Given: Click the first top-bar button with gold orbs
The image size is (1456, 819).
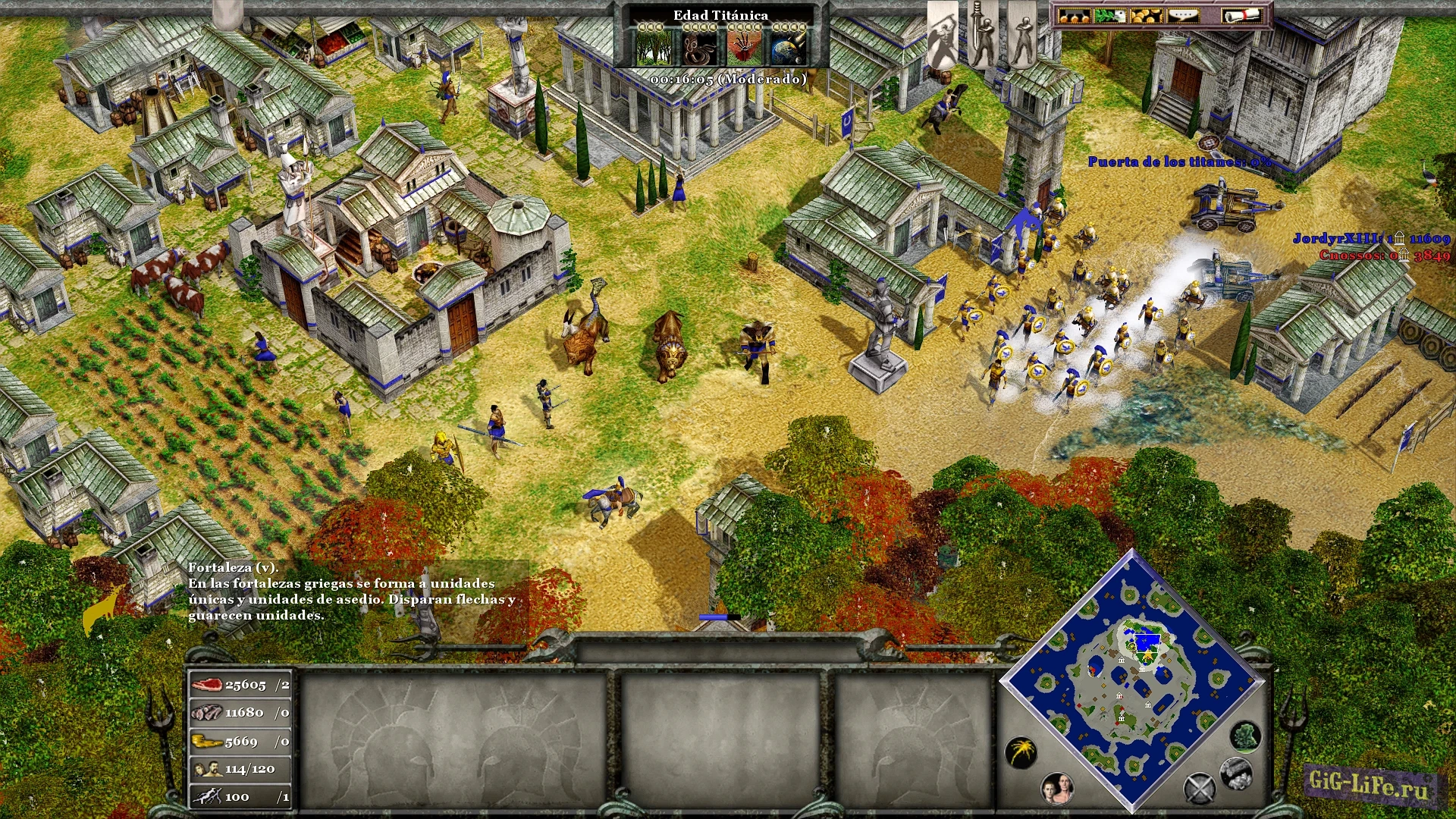Looking at the screenshot, I should pos(1074,15).
